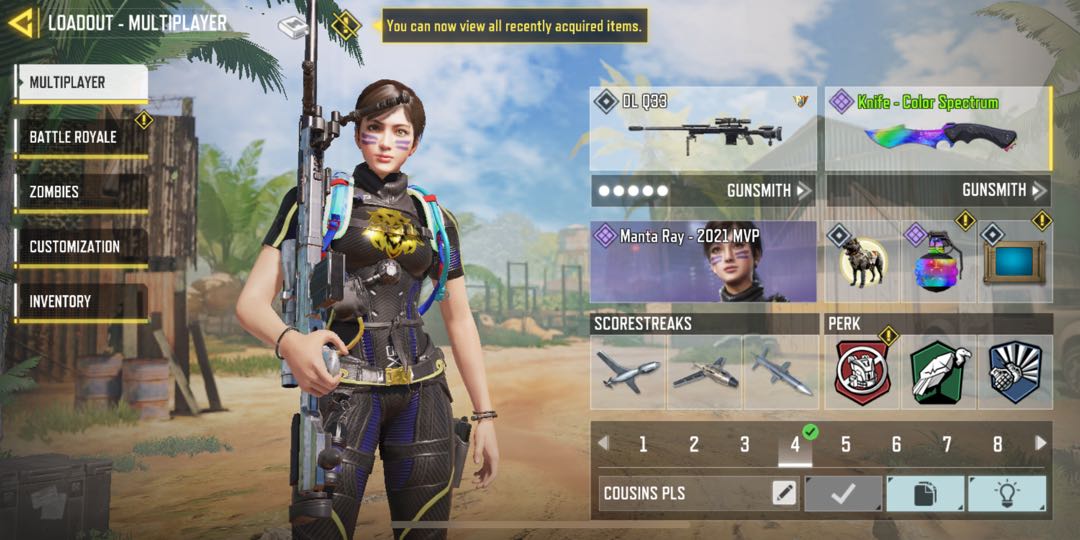Open the Customization tab

(x=82, y=247)
